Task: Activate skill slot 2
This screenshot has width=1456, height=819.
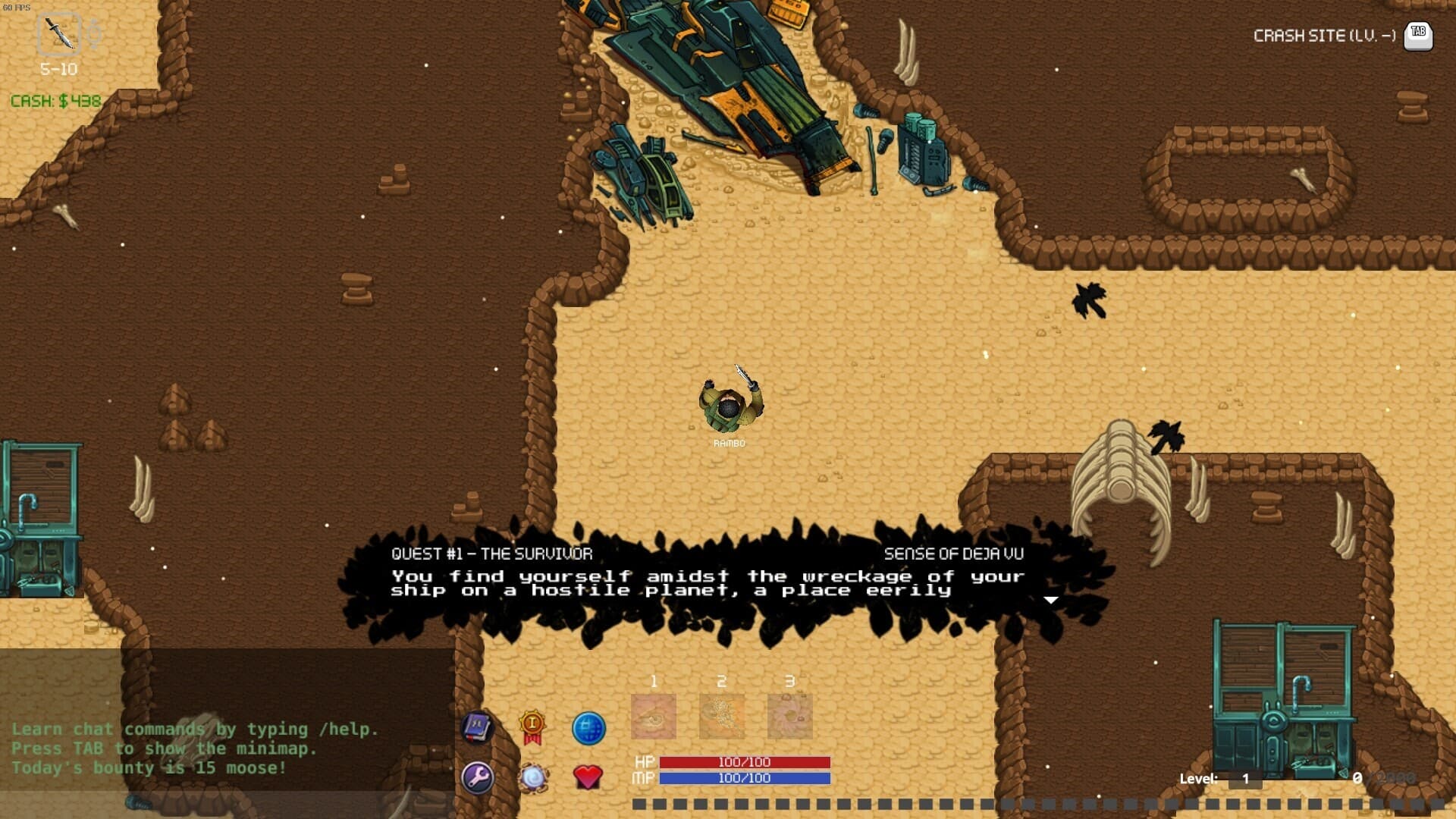Action: click(x=721, y=716)
